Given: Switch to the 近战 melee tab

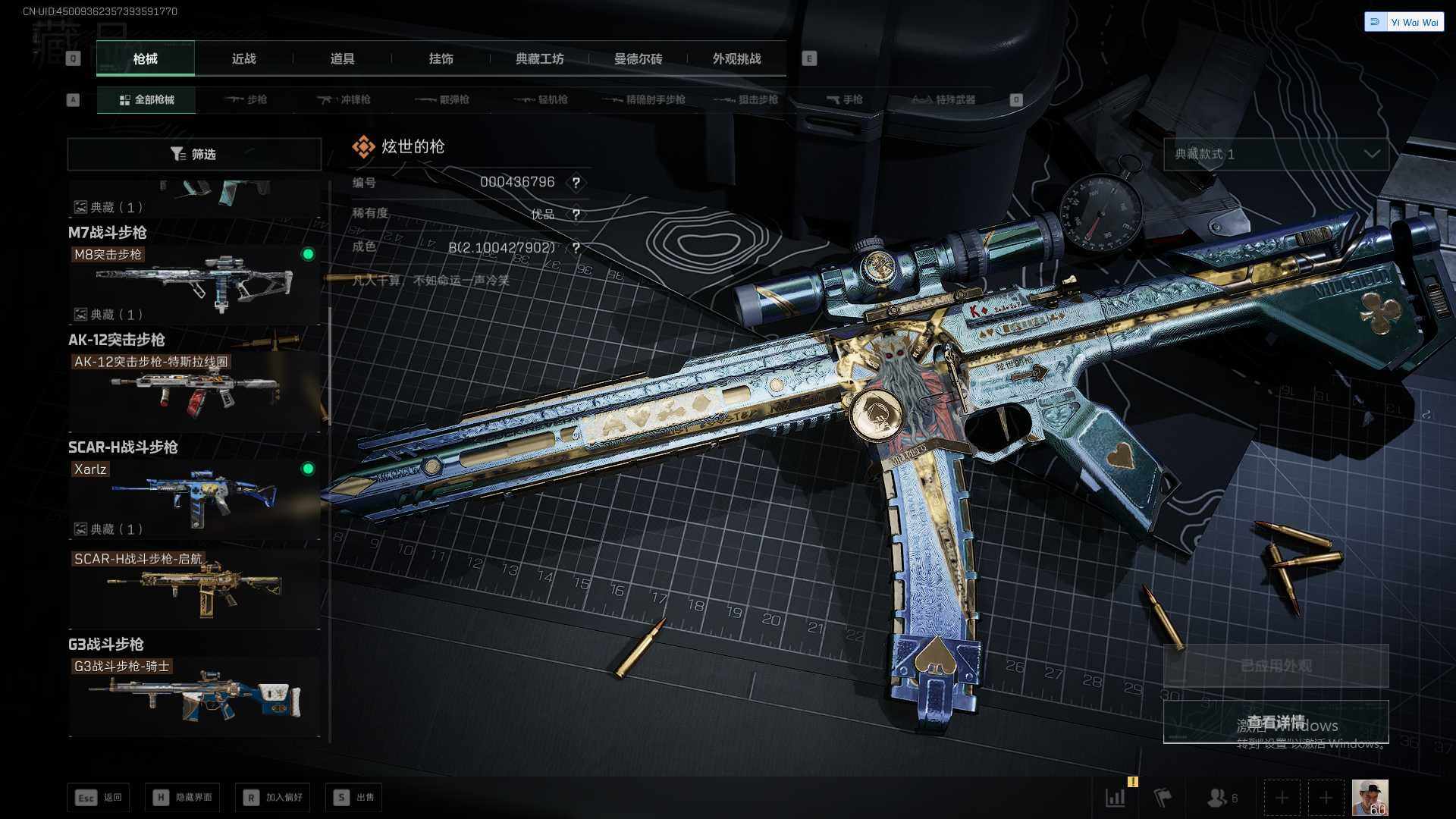Looking at the screenshot, I should pyautogui.click(x=243, y=58).
